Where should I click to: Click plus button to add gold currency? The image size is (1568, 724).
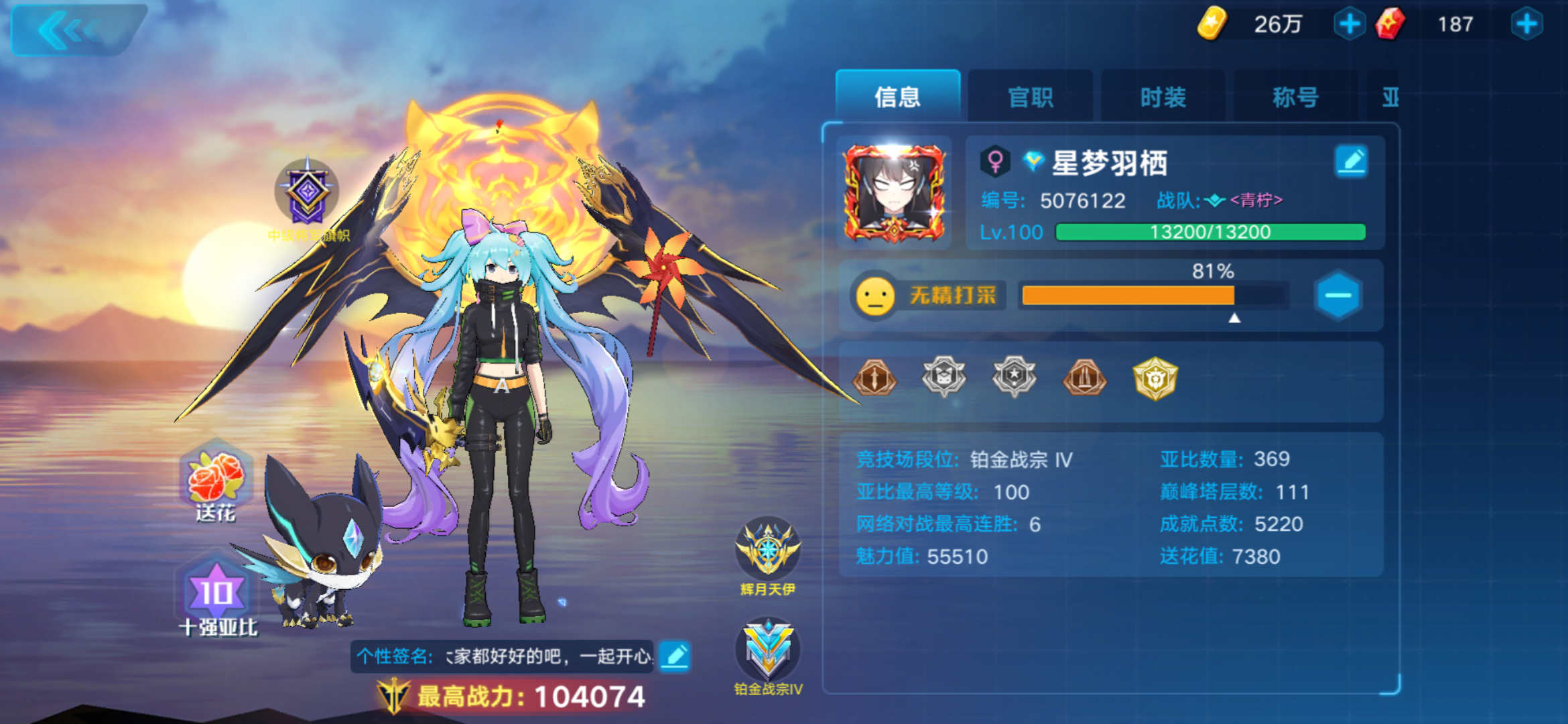click(x=1349, y=24)
